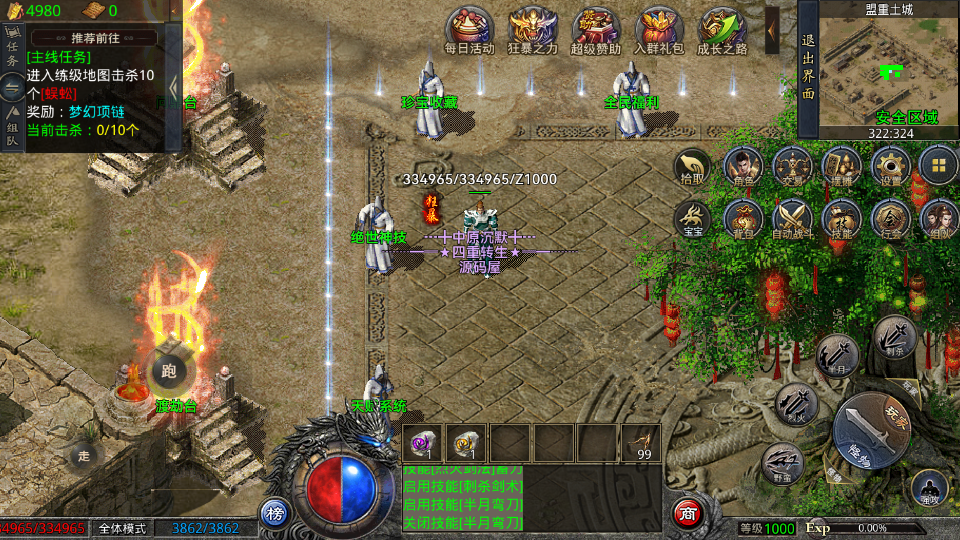Open the 榜 ranking button

(x=275, y=513)
